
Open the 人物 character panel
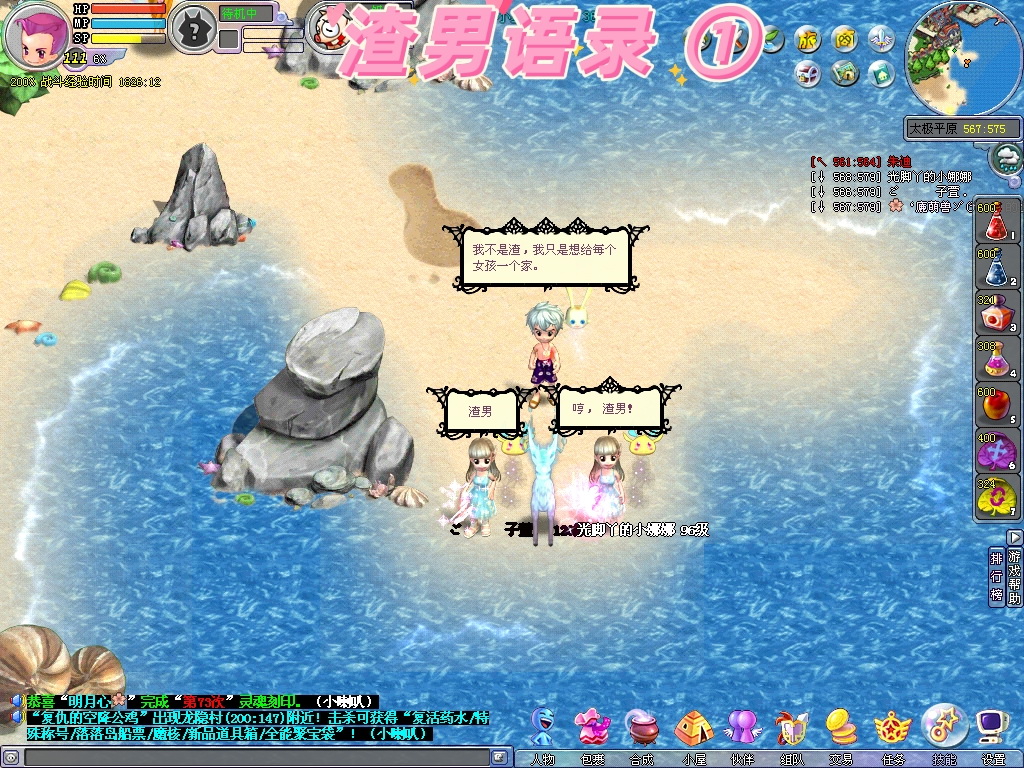tap(543, 728)
